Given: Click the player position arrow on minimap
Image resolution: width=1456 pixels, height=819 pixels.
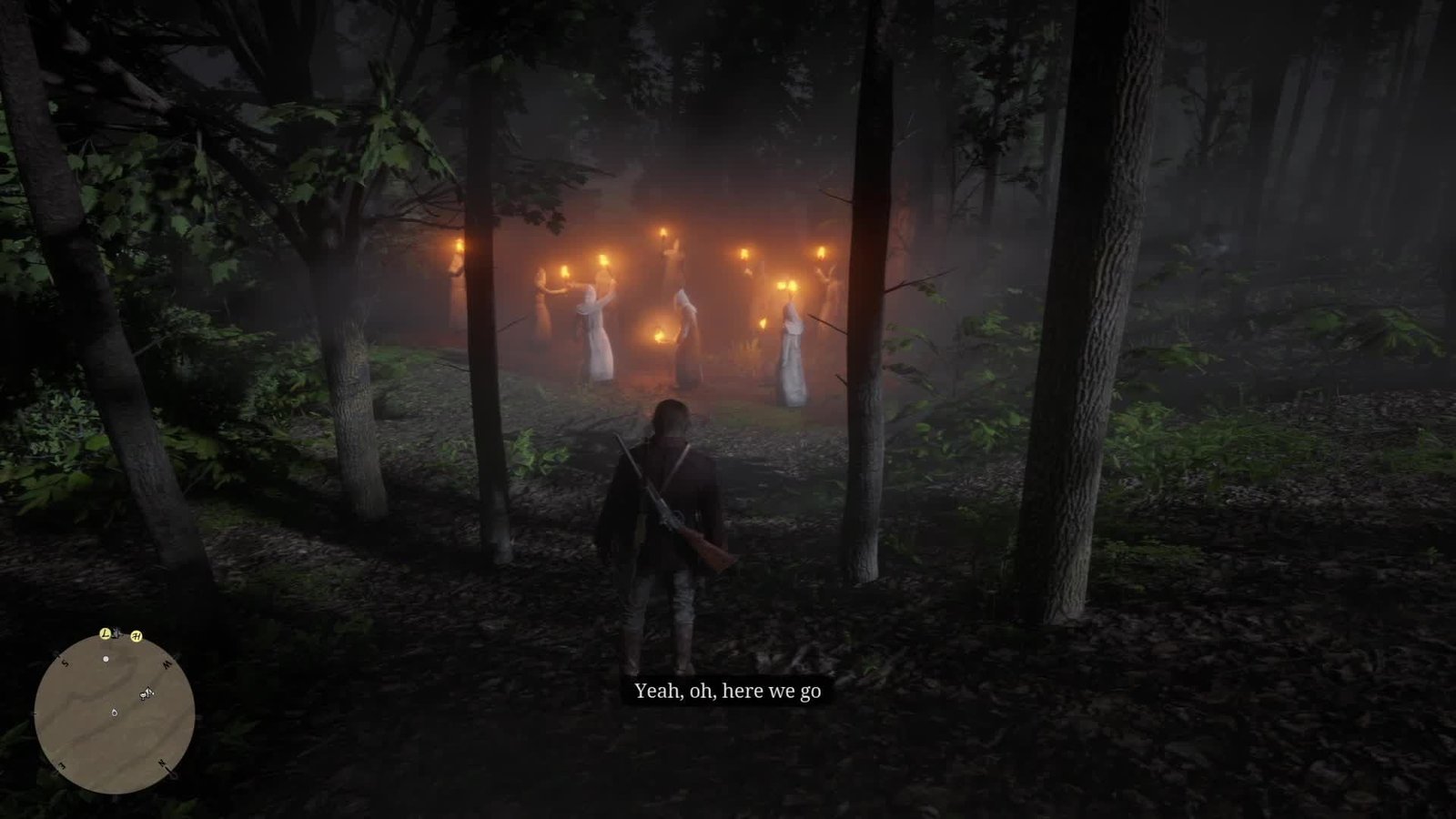Looking at the screenshot, I should [x=114, y=712].
